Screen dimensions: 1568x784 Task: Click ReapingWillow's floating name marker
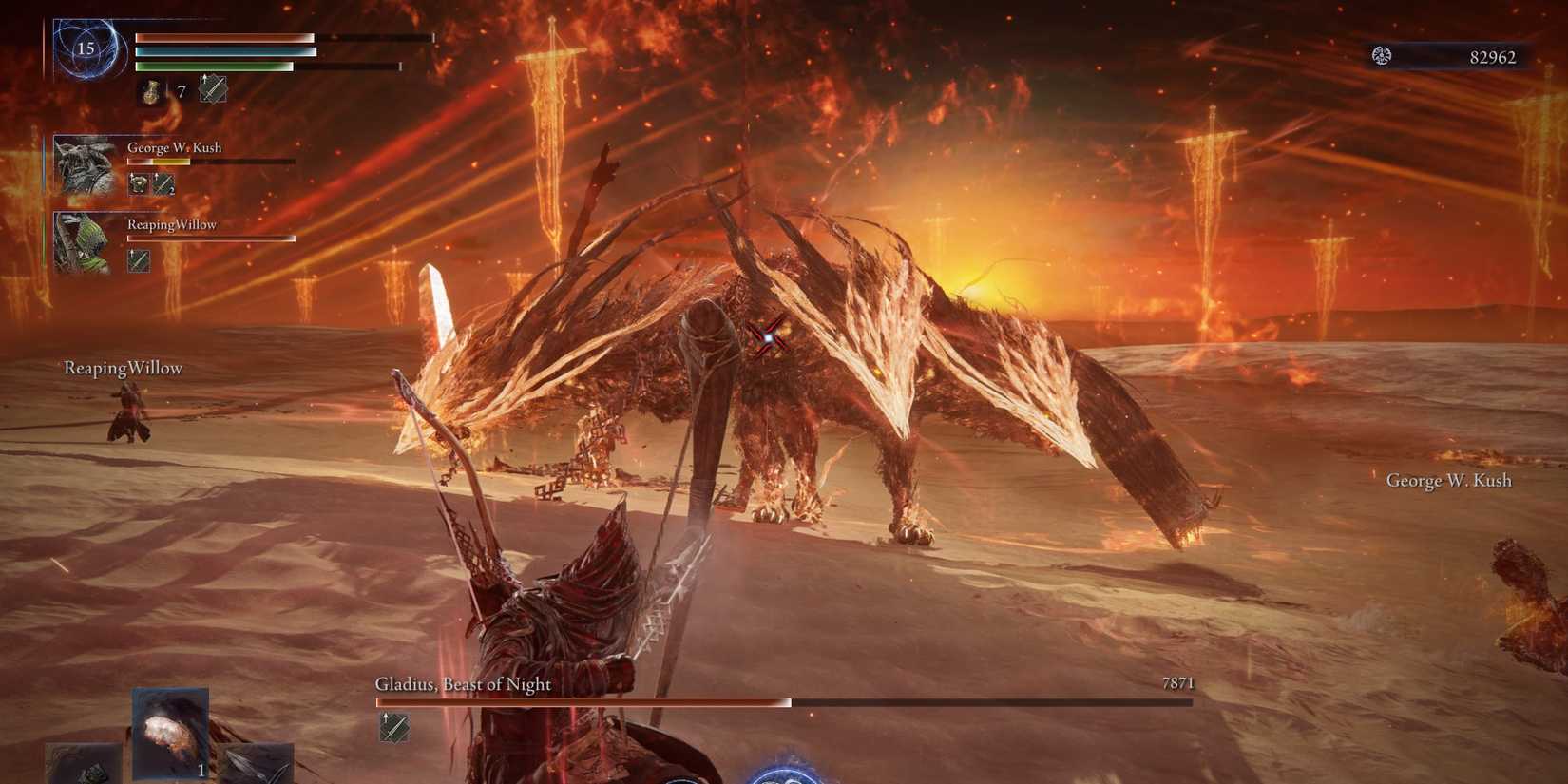click(123, 367)
